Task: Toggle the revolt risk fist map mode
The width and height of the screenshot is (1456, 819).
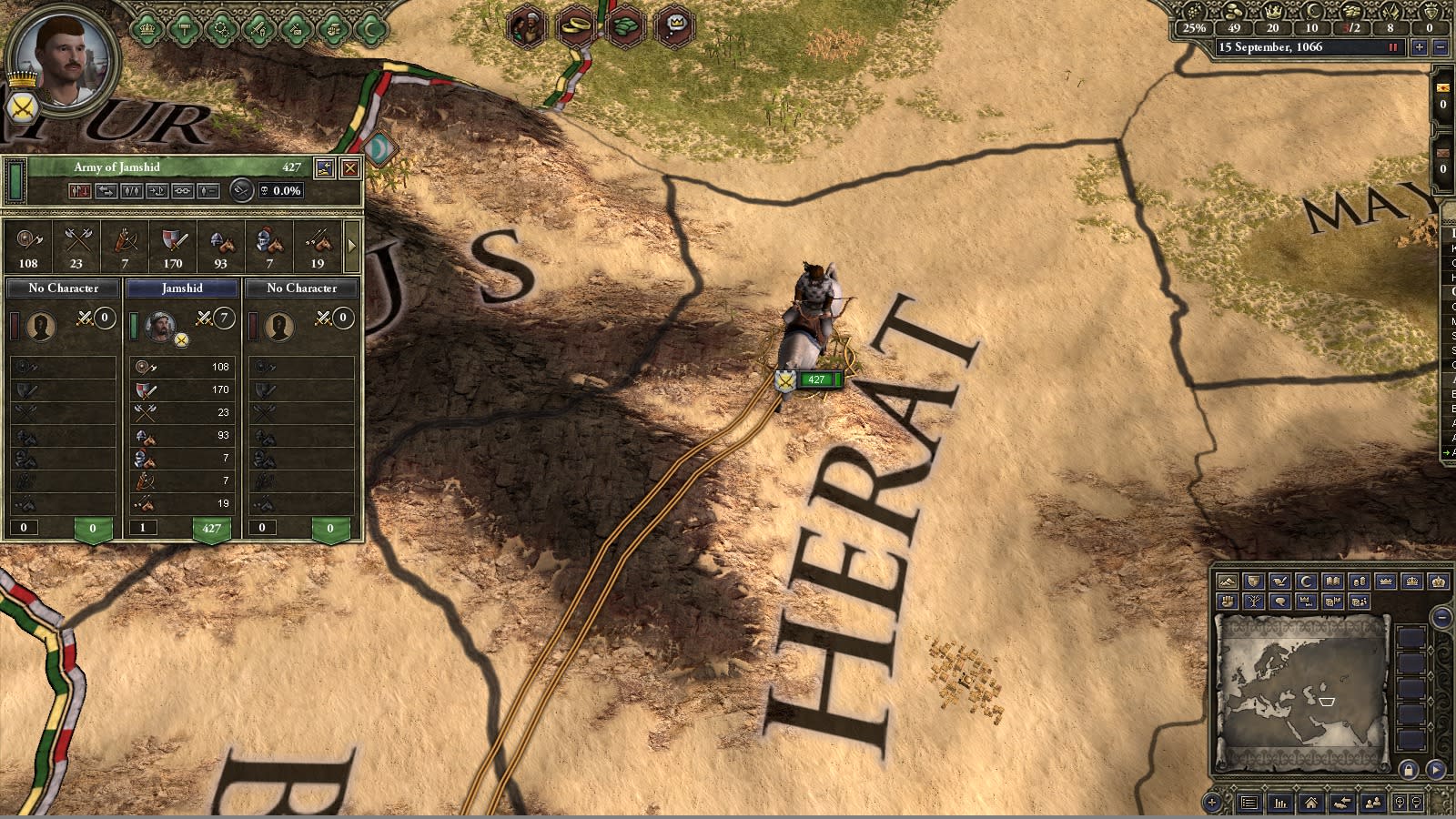Action: coord(1228,602)
